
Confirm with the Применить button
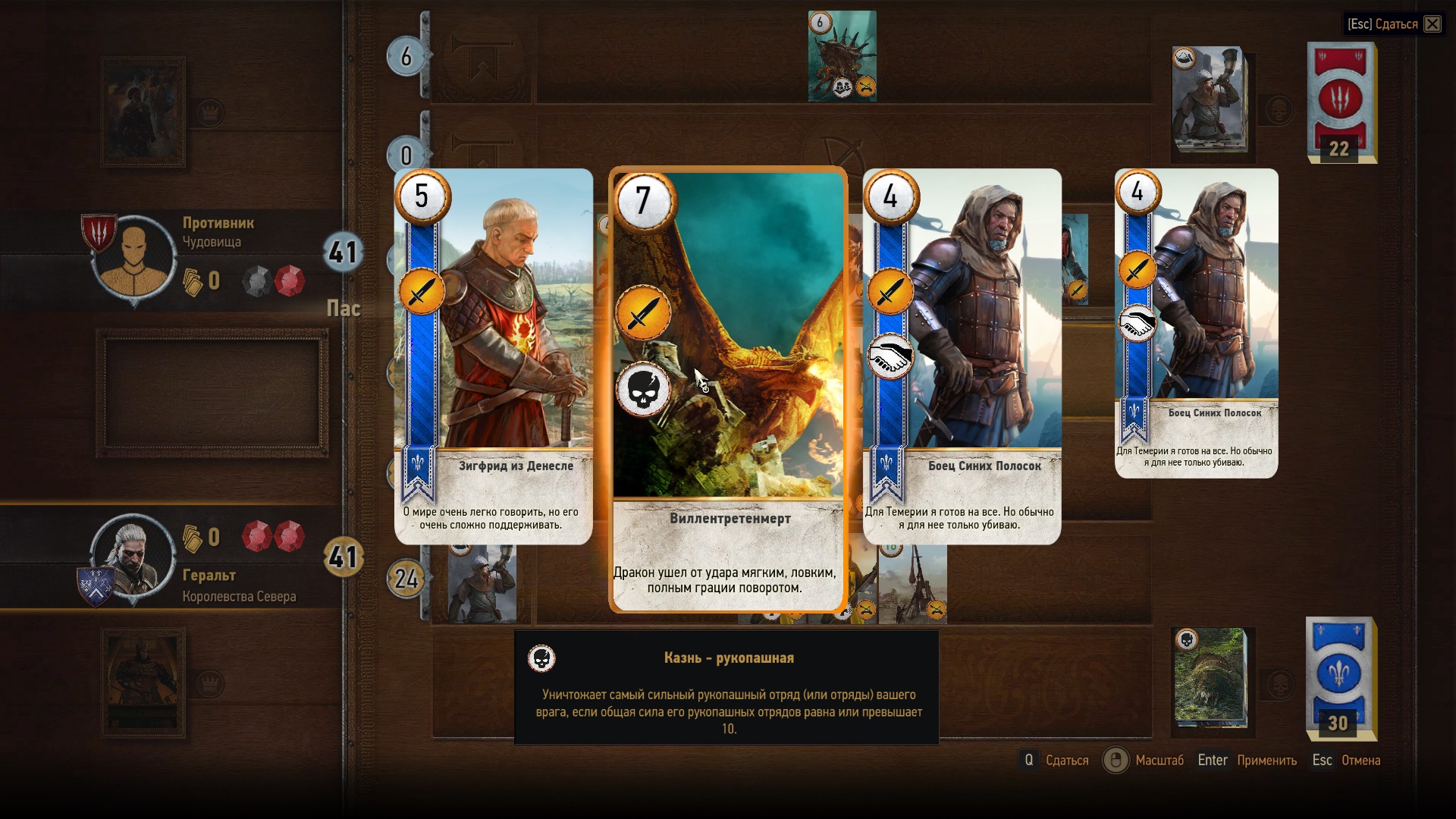1266,760
